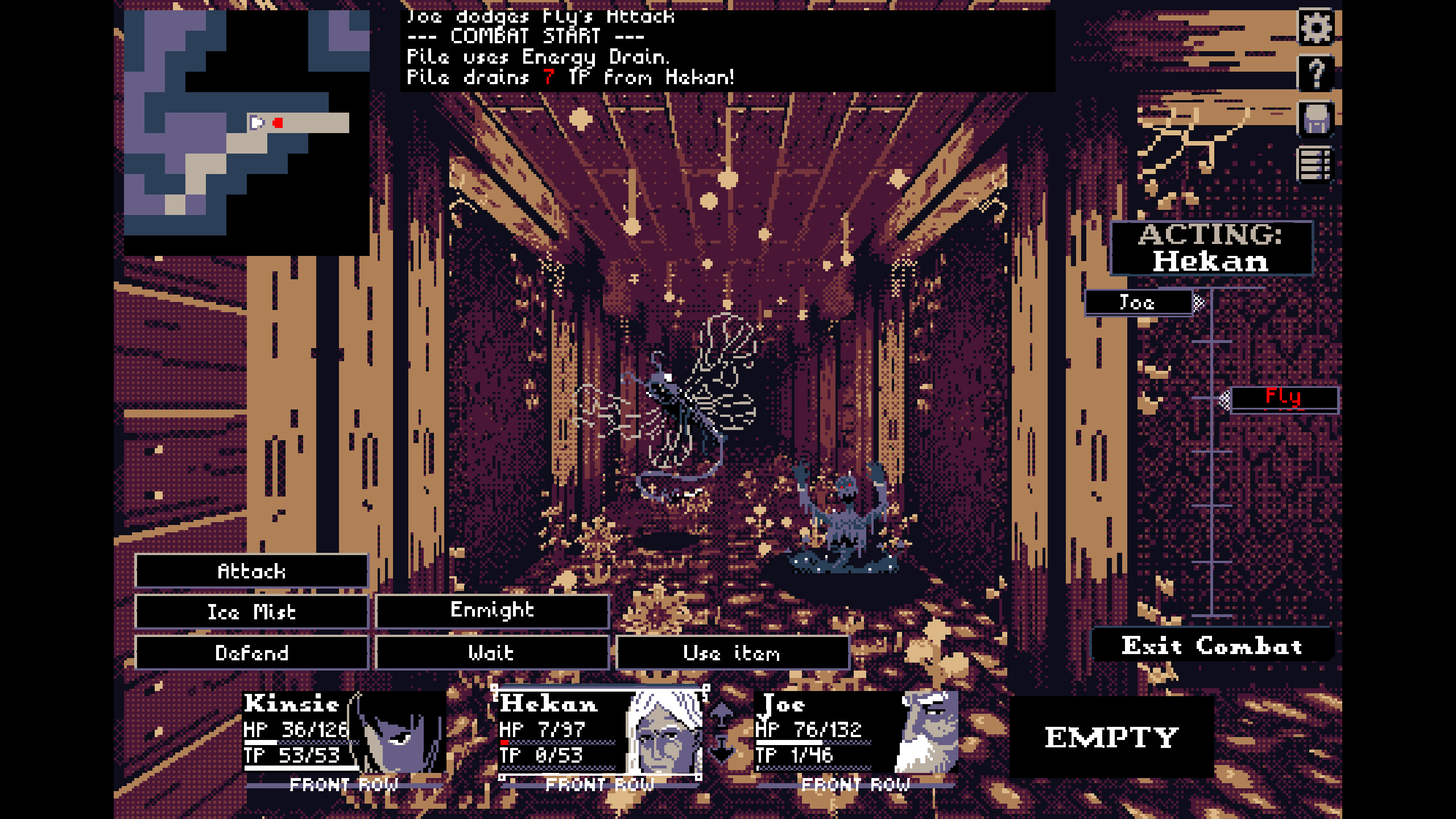
Task: Open the help screen
Action: [1316, 73]
